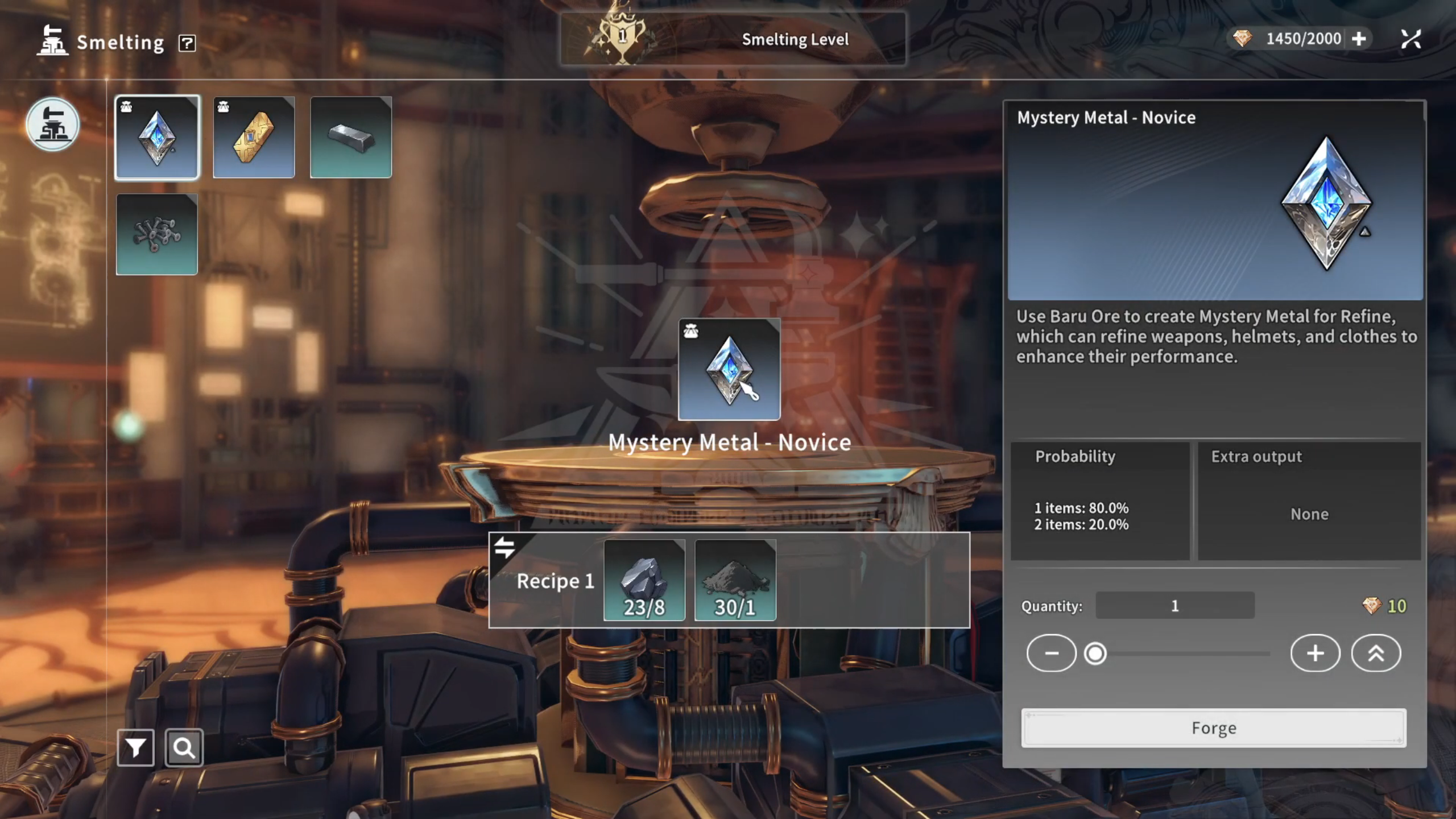1456x819 pixels.
Task: Select the Mystery Metal recipe thumbnail
Action: 157,137
